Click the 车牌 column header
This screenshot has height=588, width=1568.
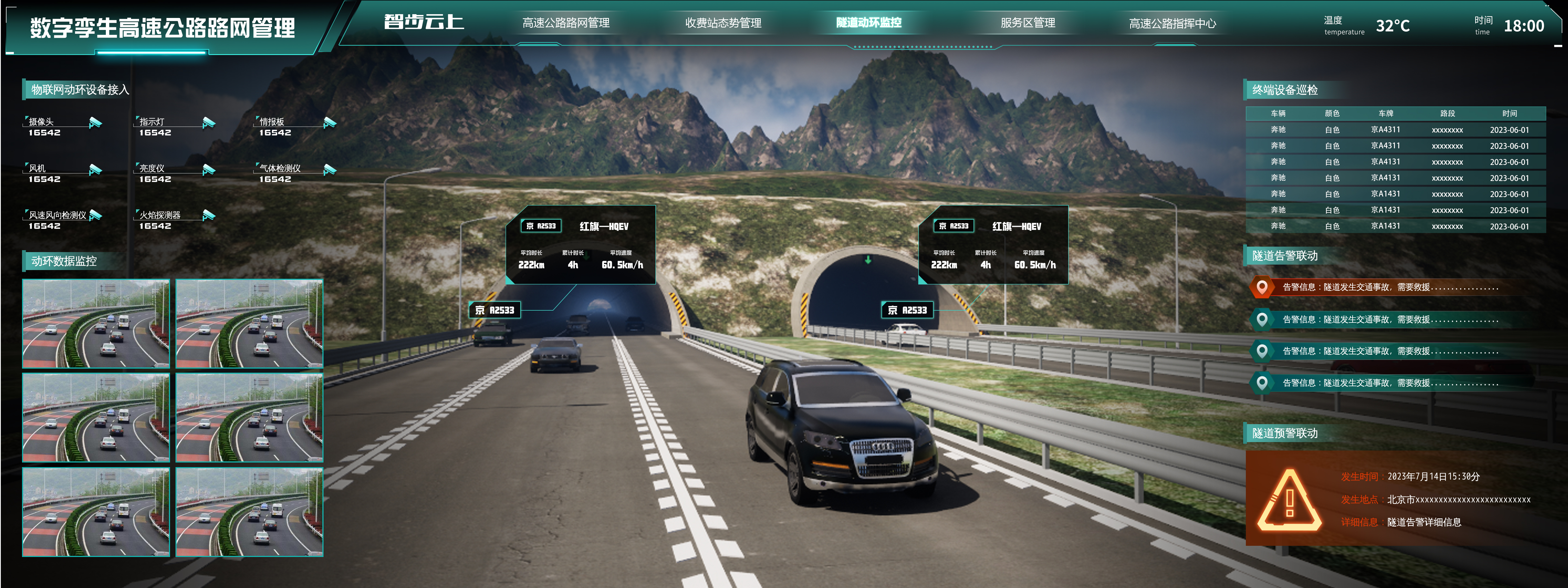click(1386, 113)
